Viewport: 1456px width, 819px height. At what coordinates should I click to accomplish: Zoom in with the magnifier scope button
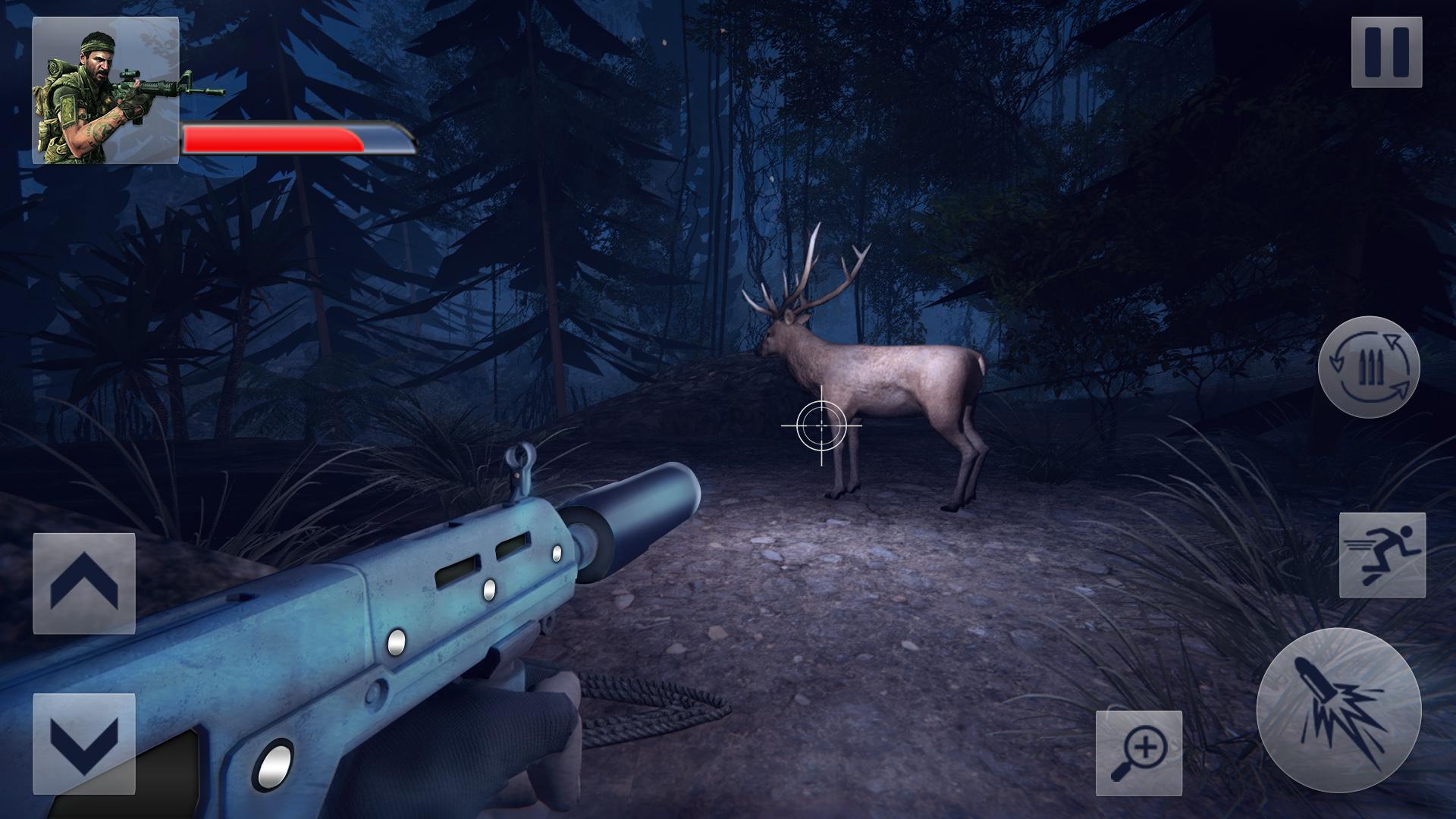tap(1139, 753)
